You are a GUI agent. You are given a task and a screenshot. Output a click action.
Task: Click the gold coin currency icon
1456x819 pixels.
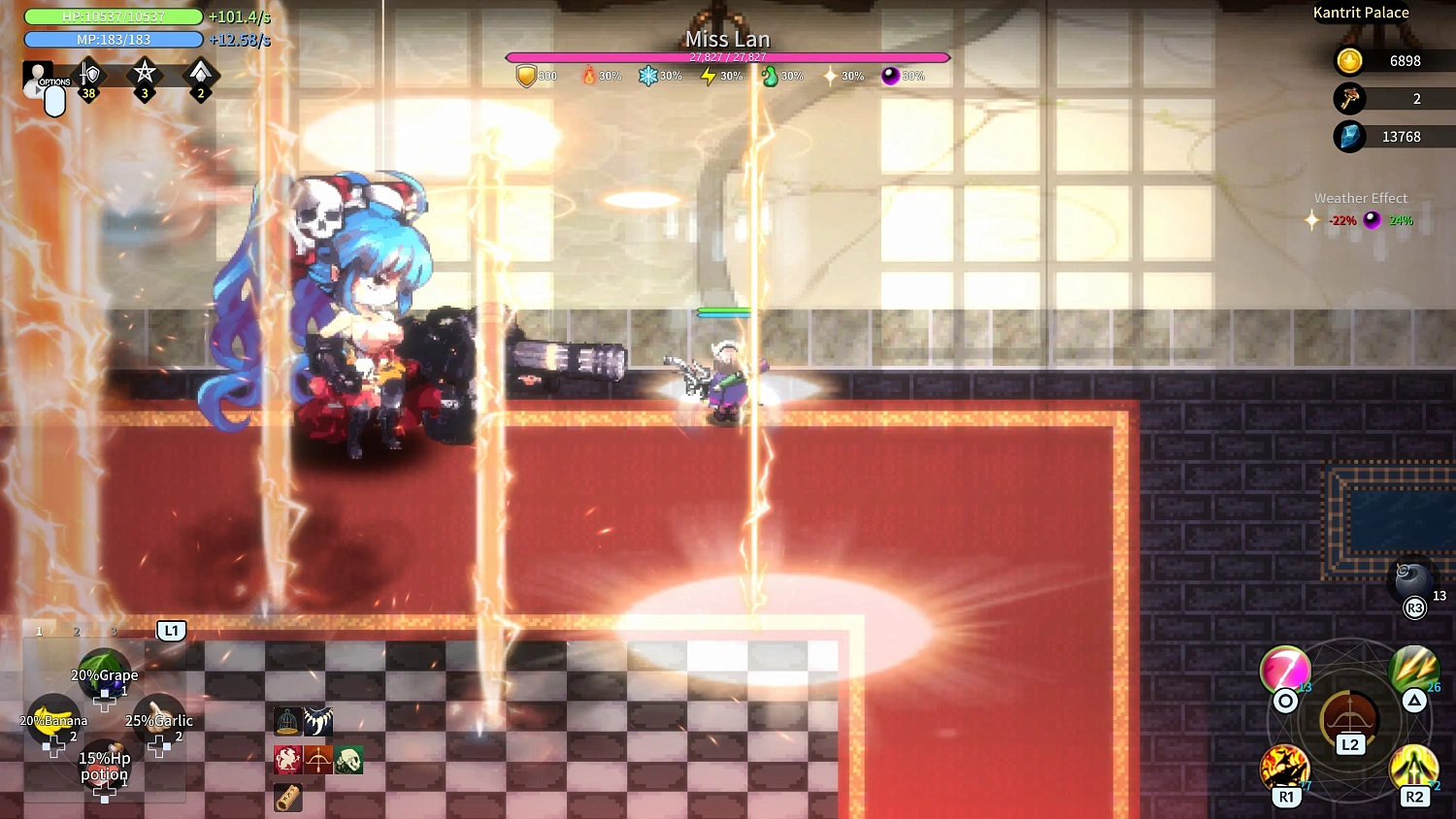pos(1350,61)
